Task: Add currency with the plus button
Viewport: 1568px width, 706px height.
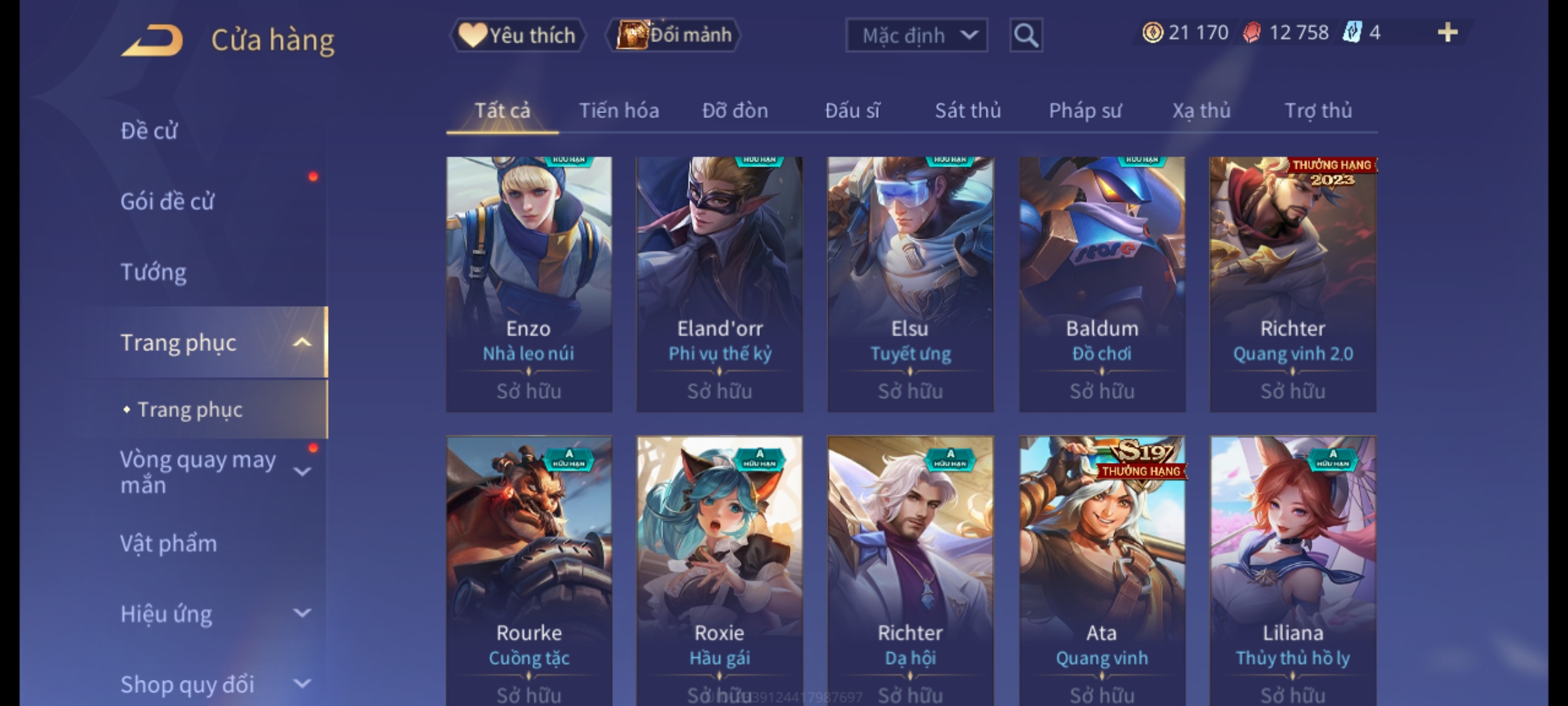Action: click(x=1448, y=33)
